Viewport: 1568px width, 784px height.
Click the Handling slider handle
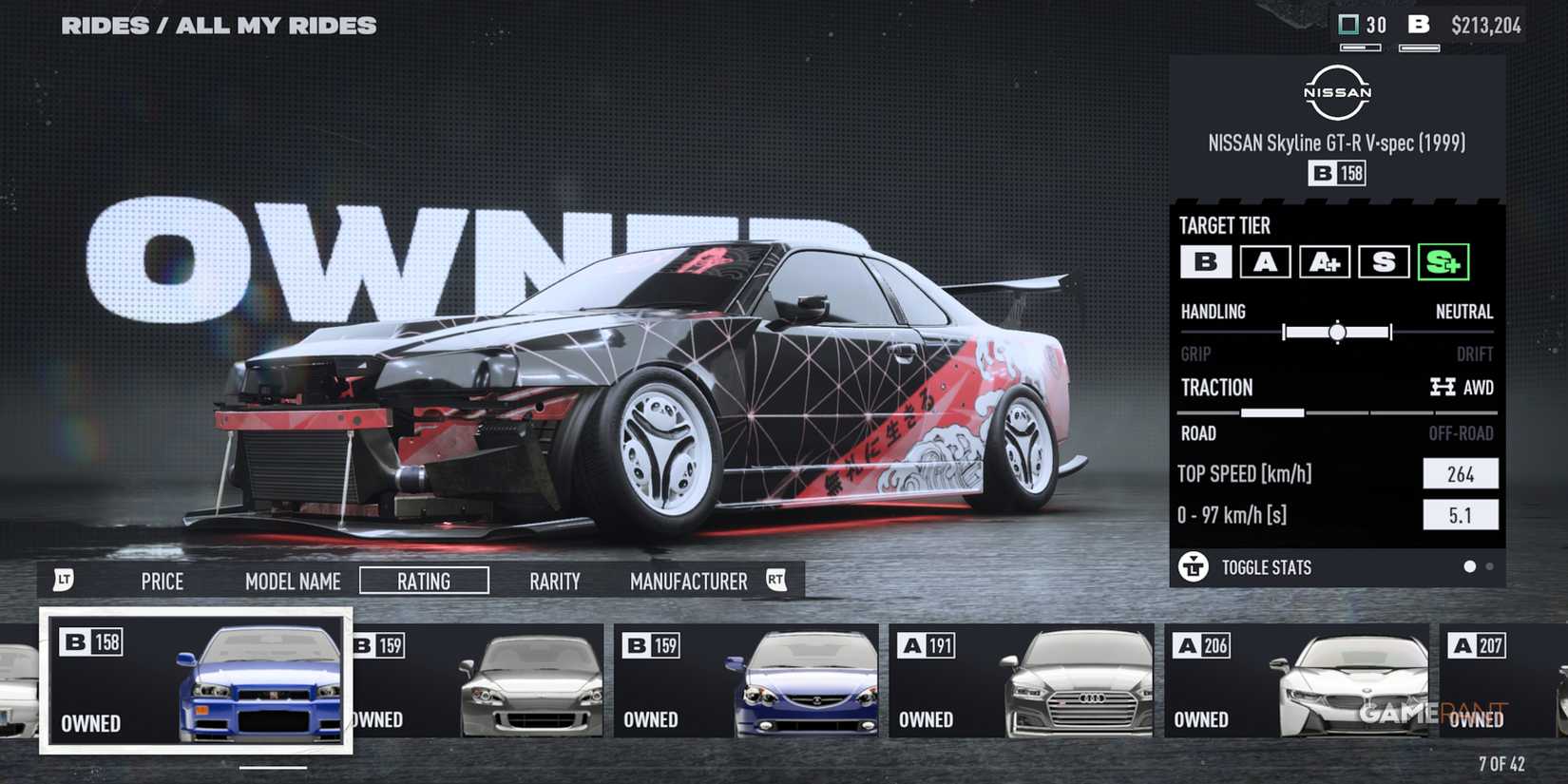click(1336, 333)
